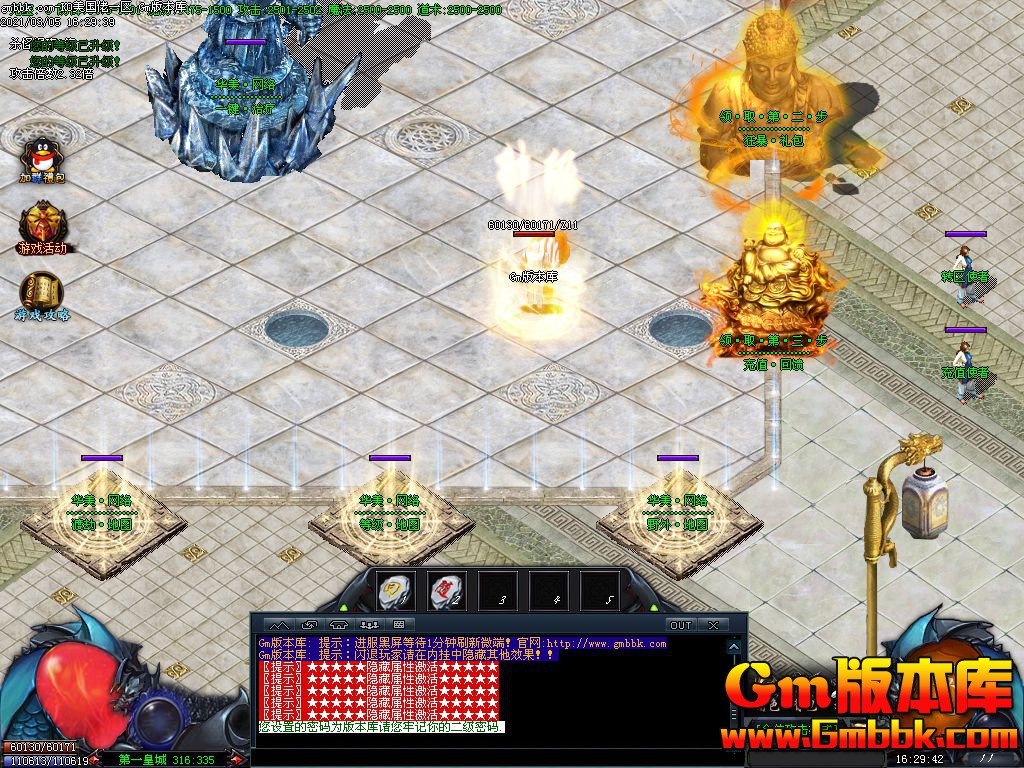Open the 游戏活动 gift box icon

tap(41, 226)
